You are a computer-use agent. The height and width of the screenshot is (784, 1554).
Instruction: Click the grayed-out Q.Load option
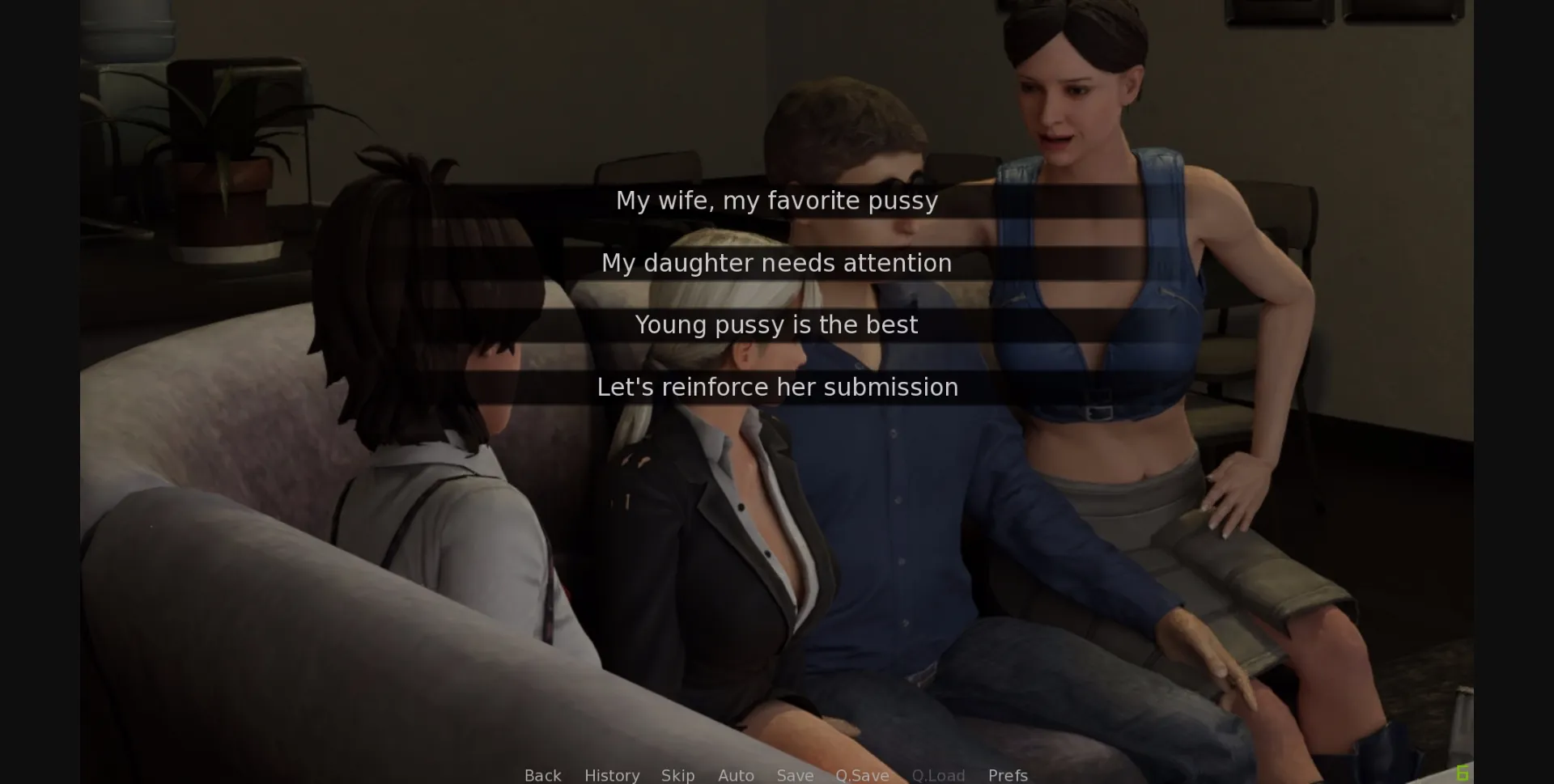pyautogui.click(x=937, y=774)
